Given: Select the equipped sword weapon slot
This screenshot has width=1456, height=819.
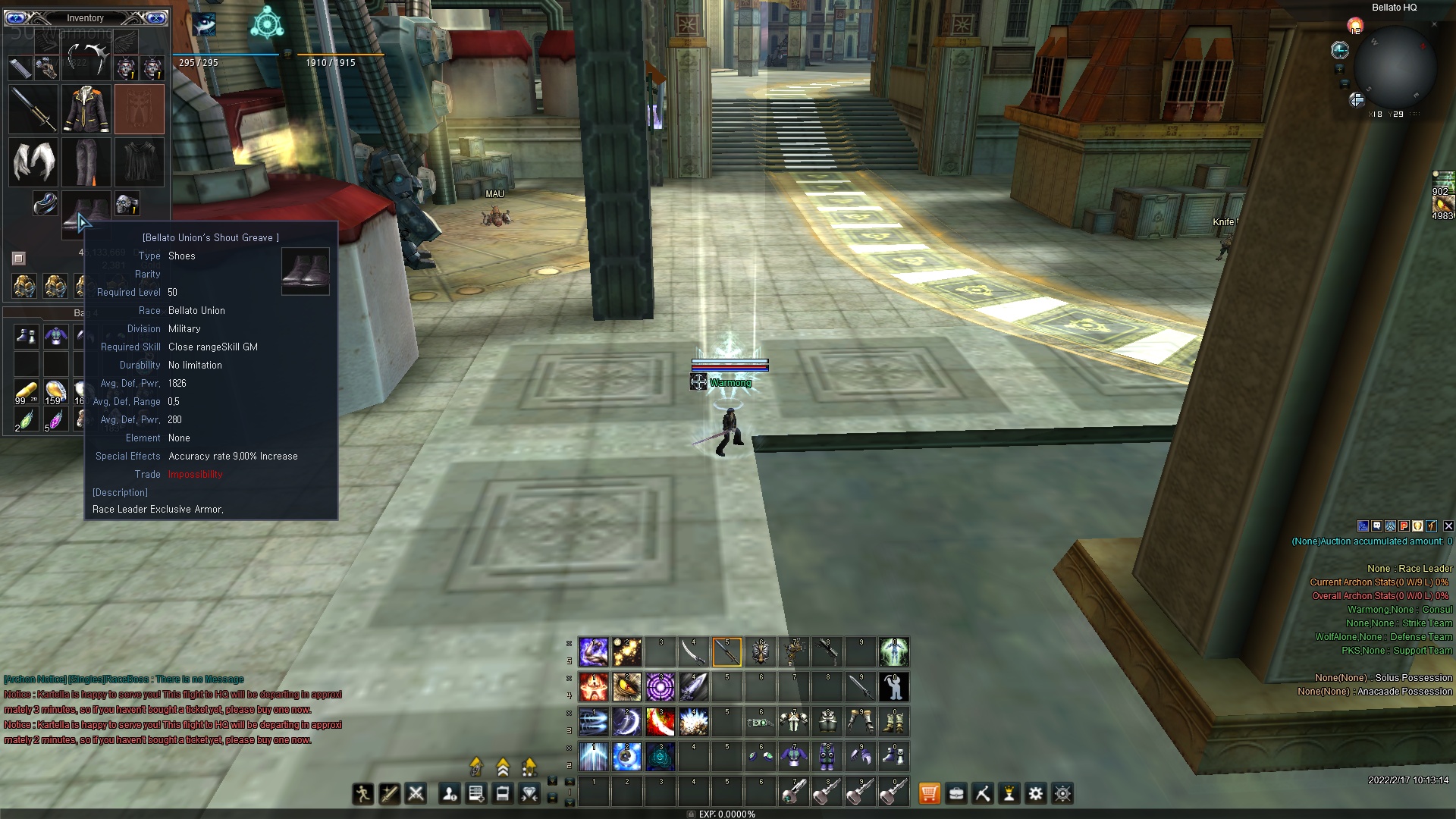Looking at the screenshot, I should click(33, 109).
